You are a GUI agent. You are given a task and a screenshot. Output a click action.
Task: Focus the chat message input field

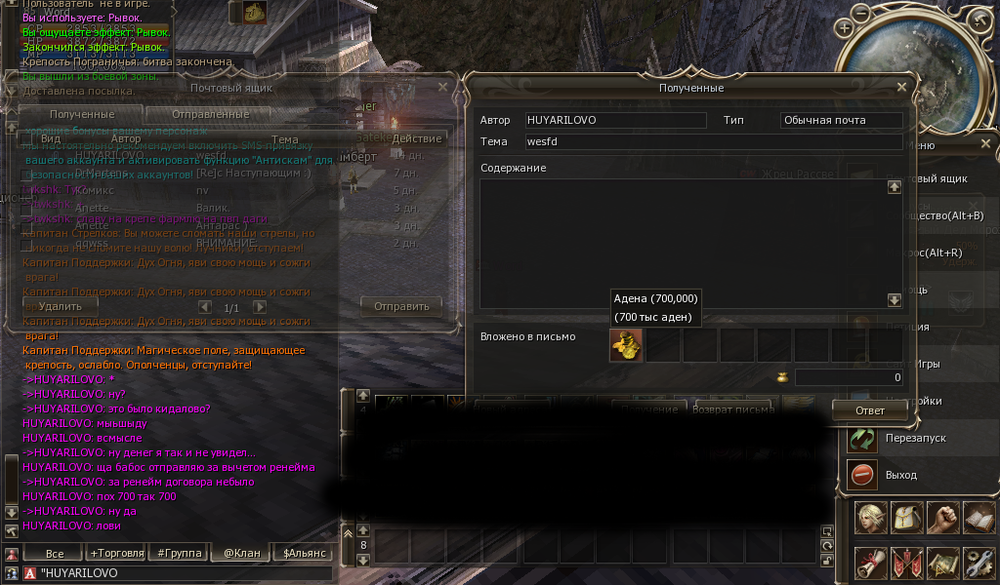point(180,573)
